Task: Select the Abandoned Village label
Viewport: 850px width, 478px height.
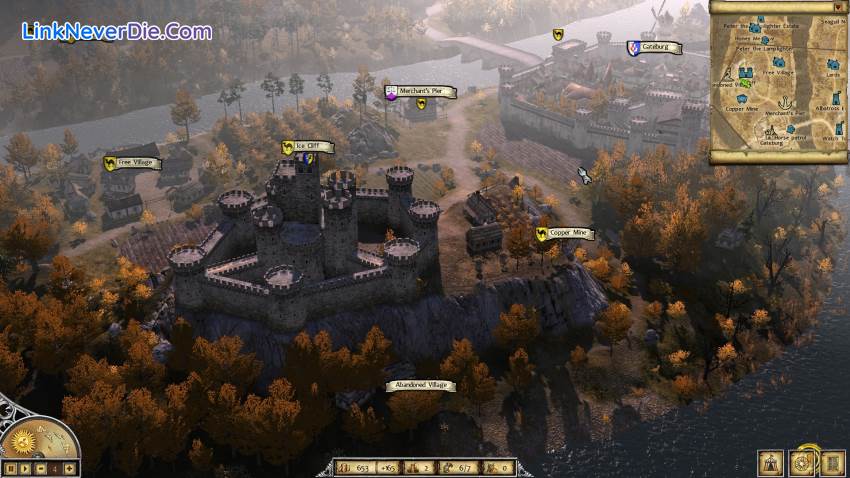Action: tap(420, 385)
